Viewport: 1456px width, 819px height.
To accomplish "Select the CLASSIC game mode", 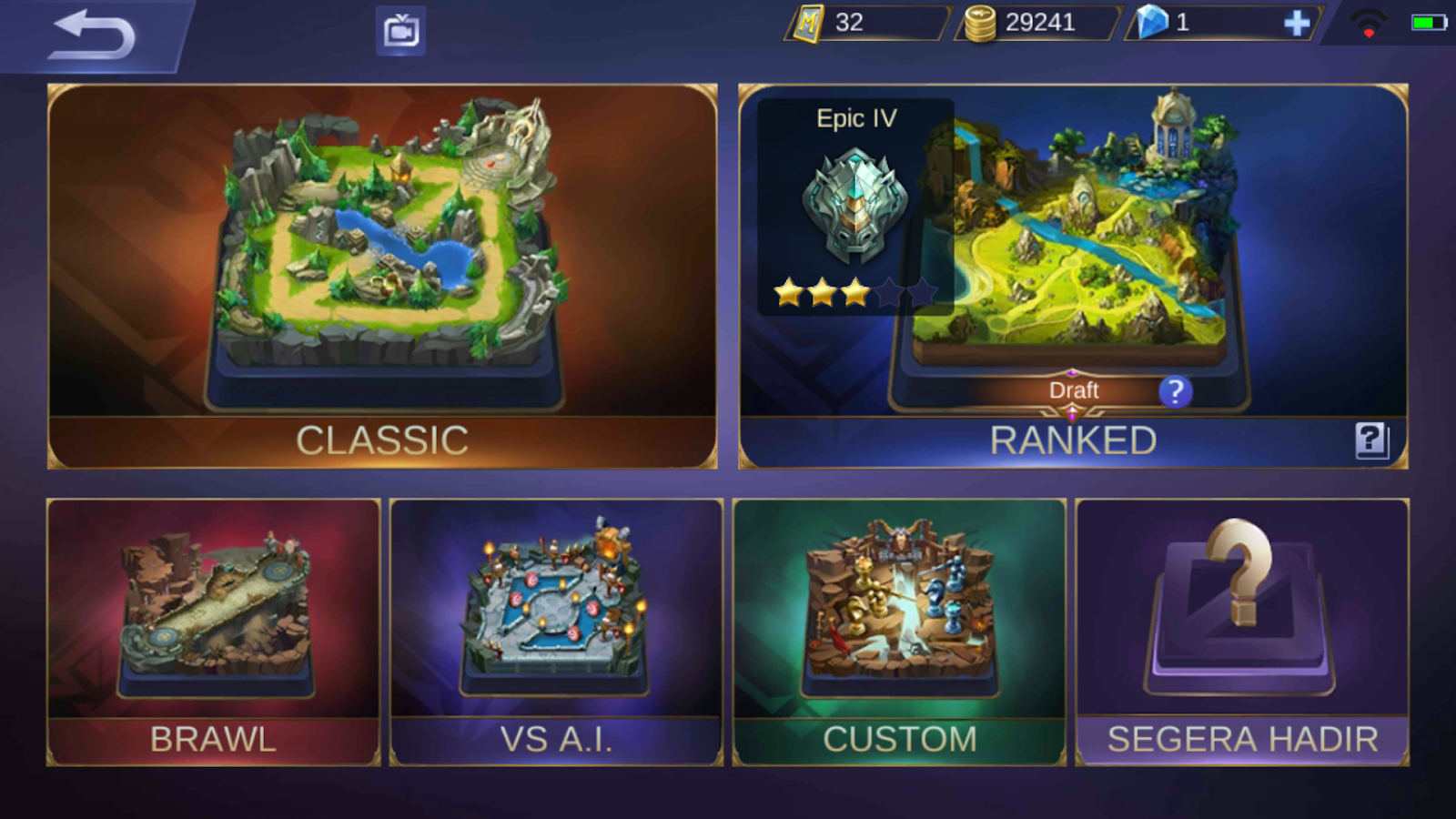I will 382,273.
